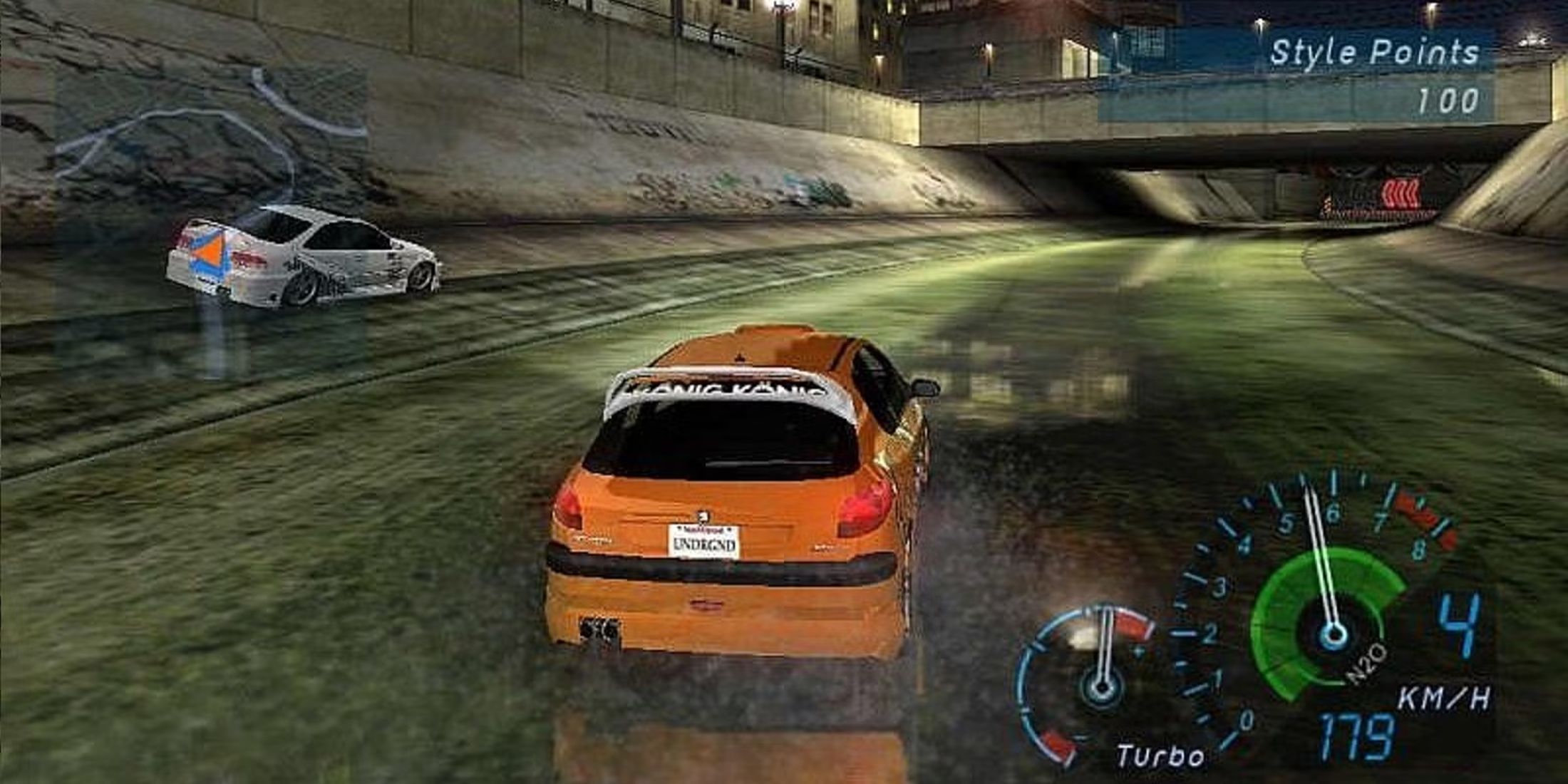Click the white rival car drifting ahead

click(299, 257)
